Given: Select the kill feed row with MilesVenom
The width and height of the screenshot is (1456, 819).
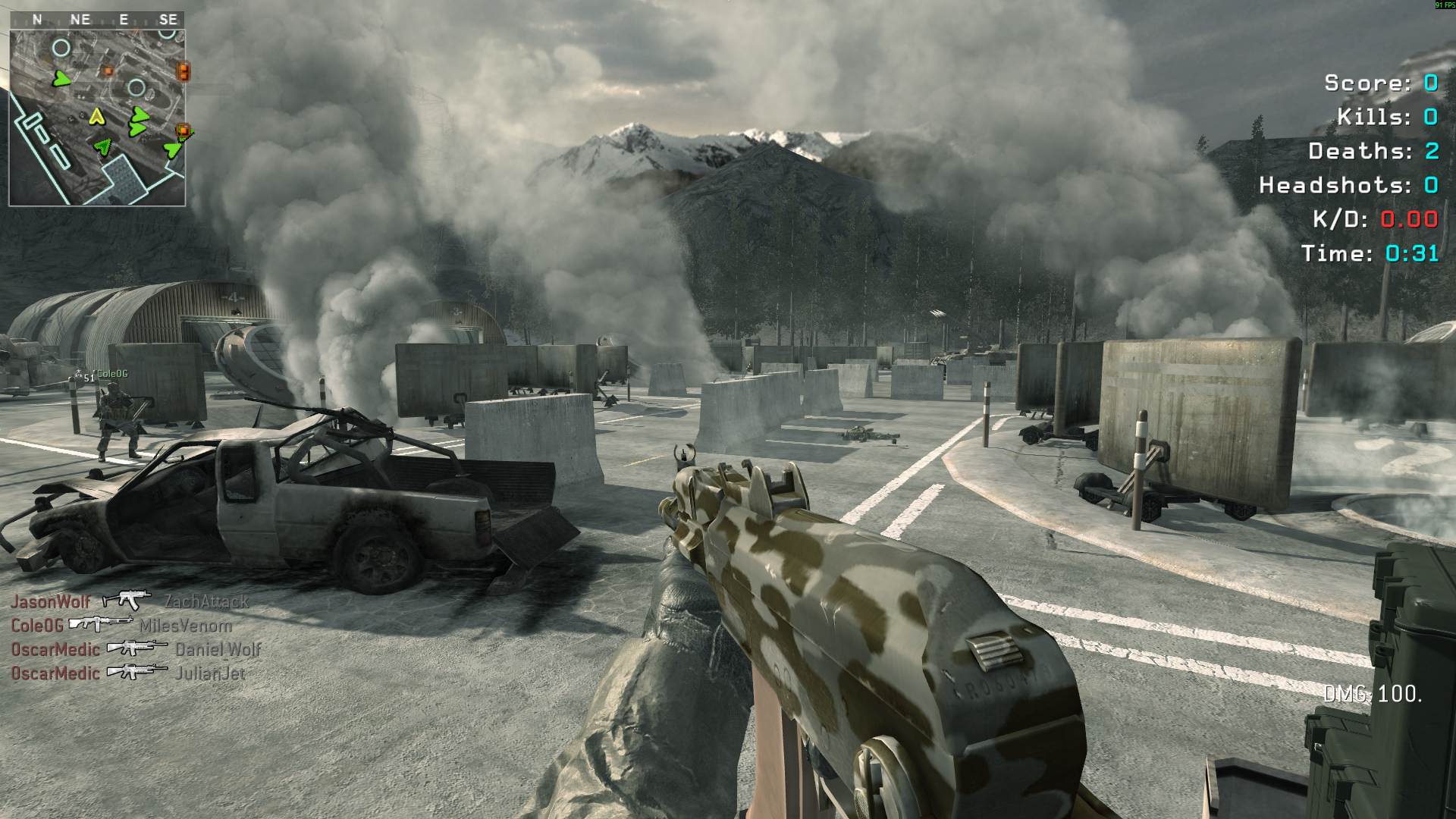Looking at the screenshot, I should point(121,626).
